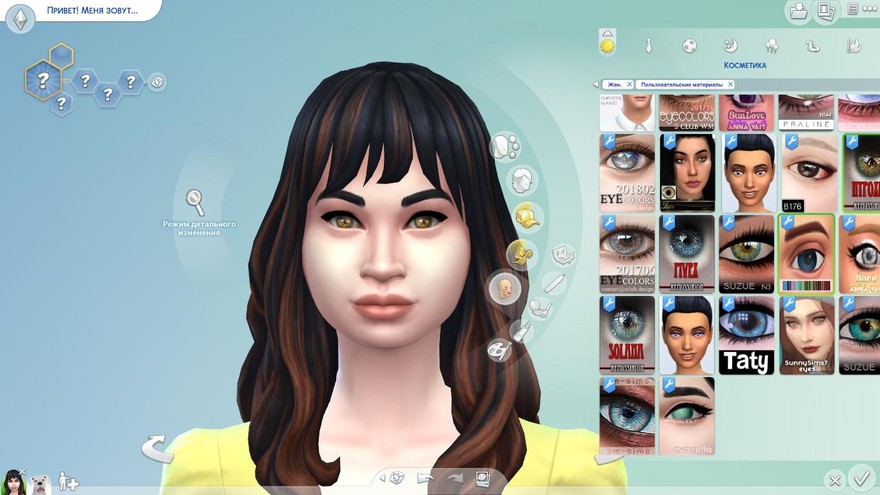Screen dimensions: 880x495
Task: Click the plumbob icon beside the name
Action: (21, 18)
